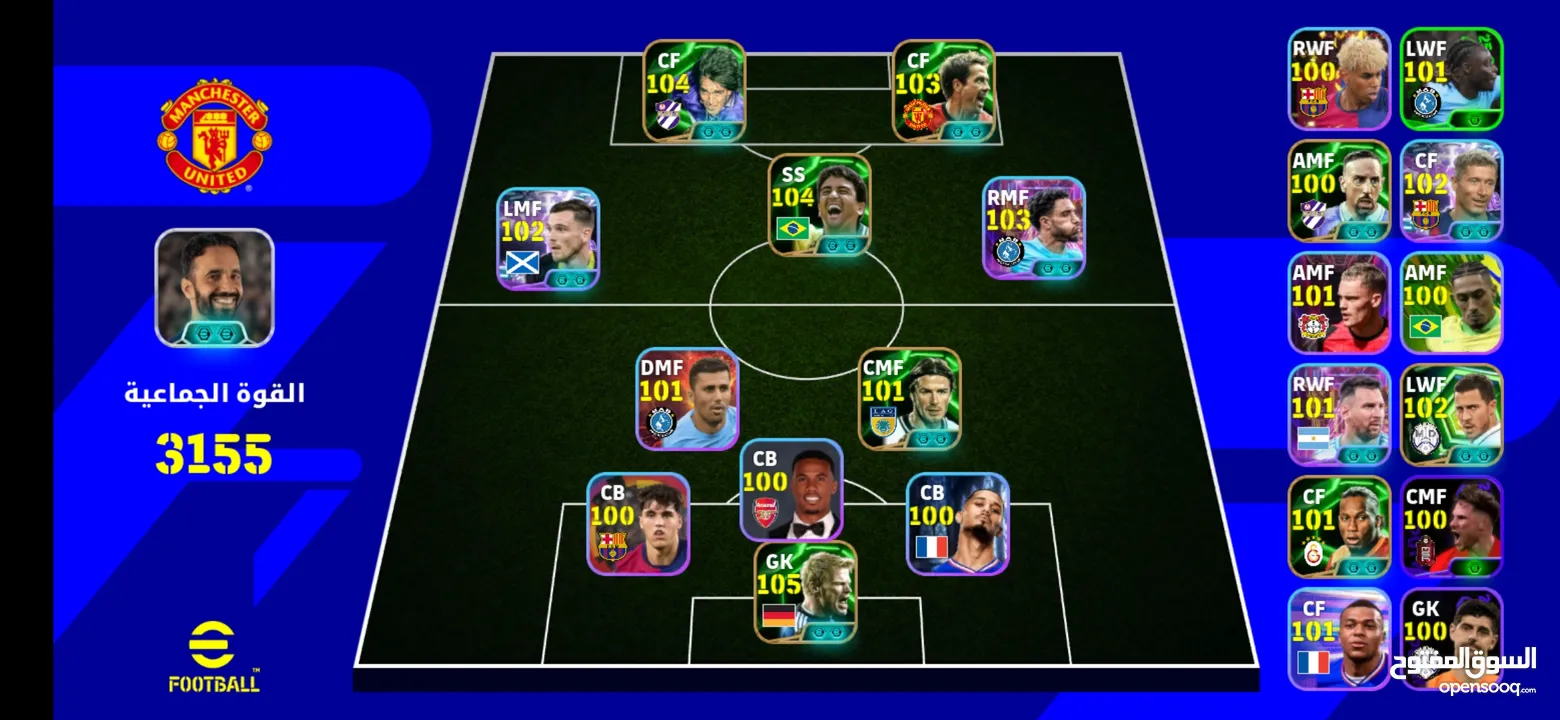The image size is (1560, 720).
Task: Select the substitute CMF 100 card
Action: pos(1451,527)
